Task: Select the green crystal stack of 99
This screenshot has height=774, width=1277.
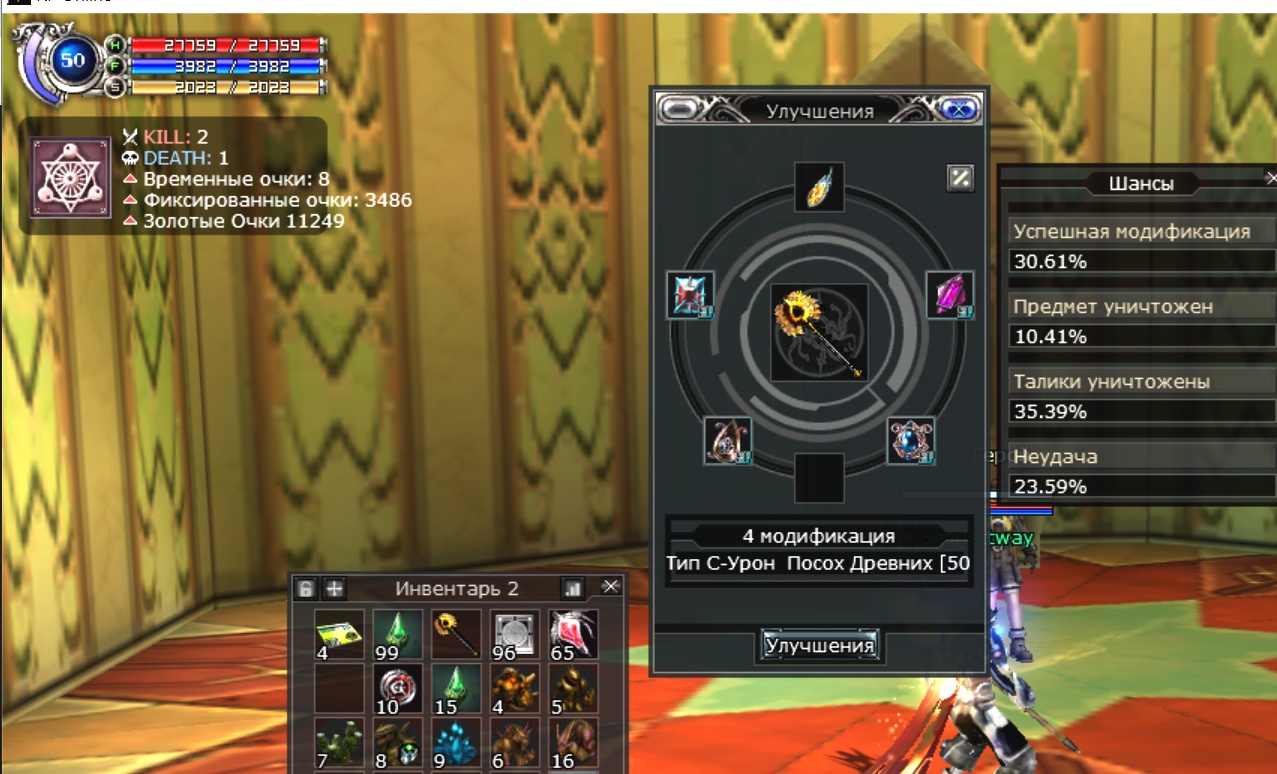Action: [398, 634]
